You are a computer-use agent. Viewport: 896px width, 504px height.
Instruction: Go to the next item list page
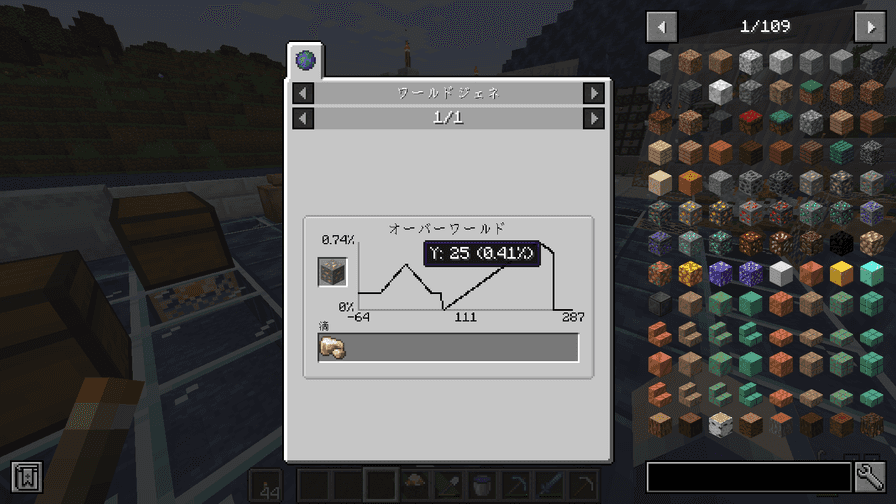[869, 27]
